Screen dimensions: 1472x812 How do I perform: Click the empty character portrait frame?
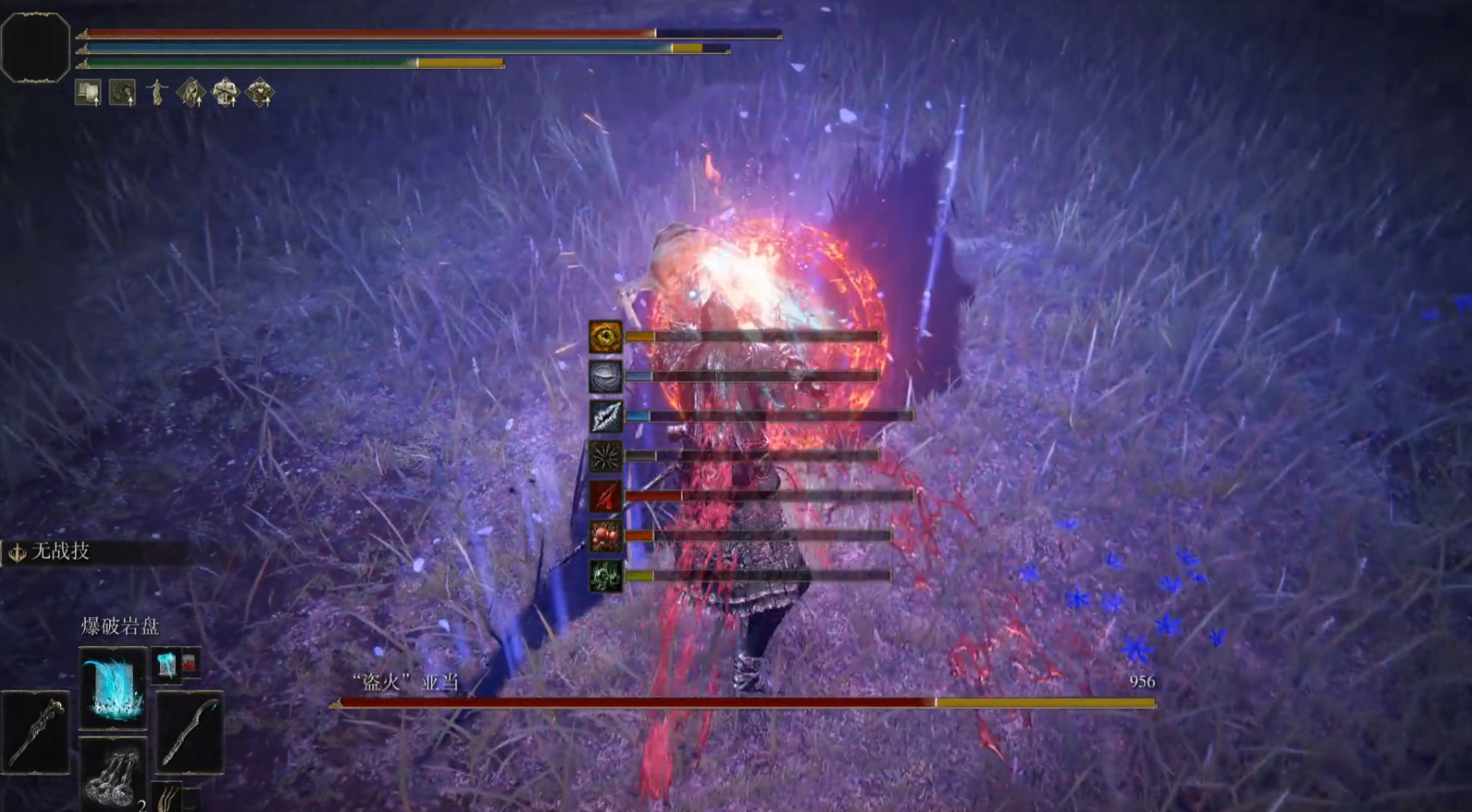tap(35, 48)
